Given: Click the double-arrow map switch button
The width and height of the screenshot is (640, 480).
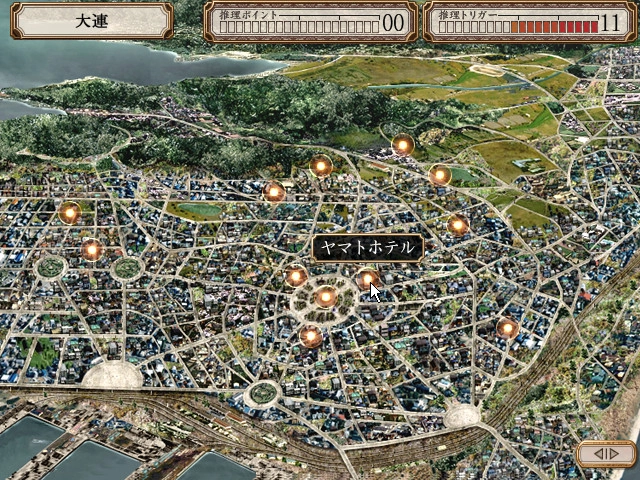Looking at the screenshot, I should tap(606, 454).
